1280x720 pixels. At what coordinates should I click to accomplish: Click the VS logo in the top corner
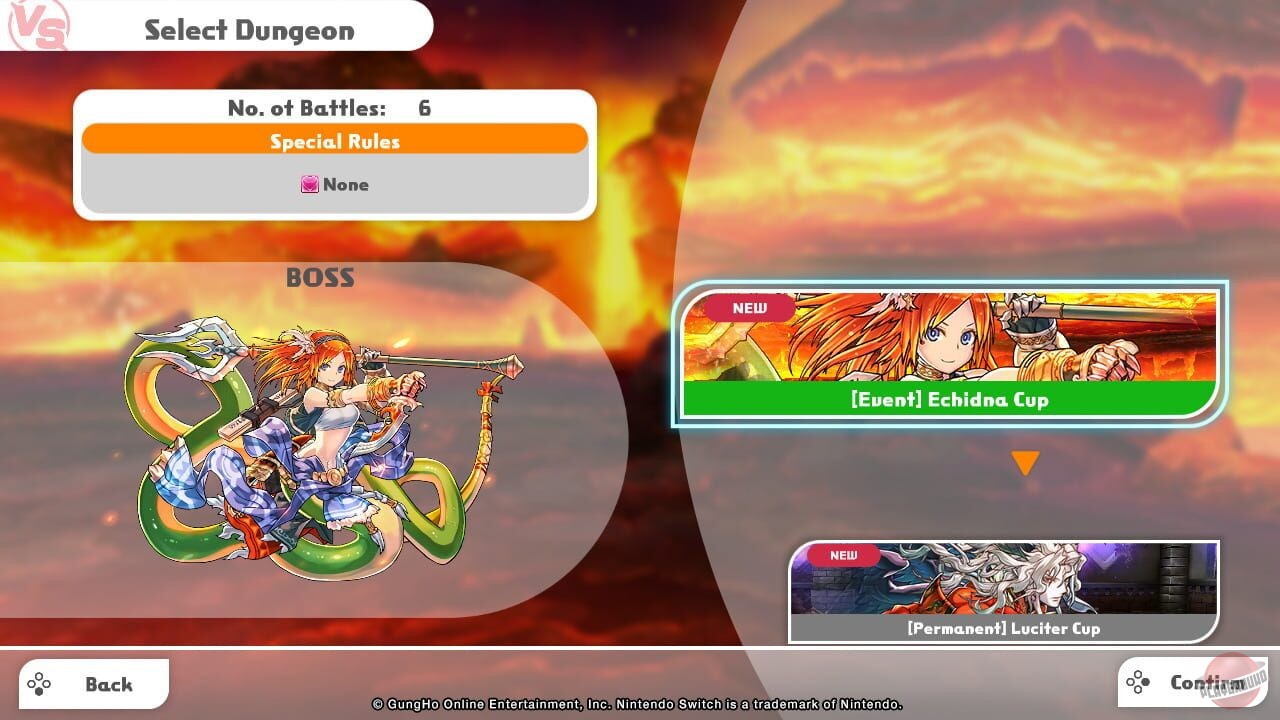click(38, 27)
